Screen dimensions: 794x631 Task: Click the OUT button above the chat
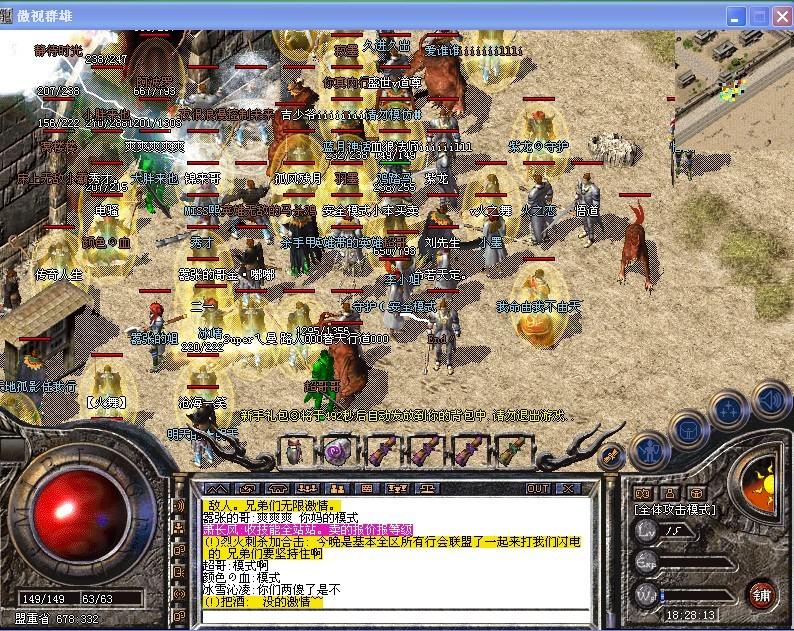(x=538, y=489)
